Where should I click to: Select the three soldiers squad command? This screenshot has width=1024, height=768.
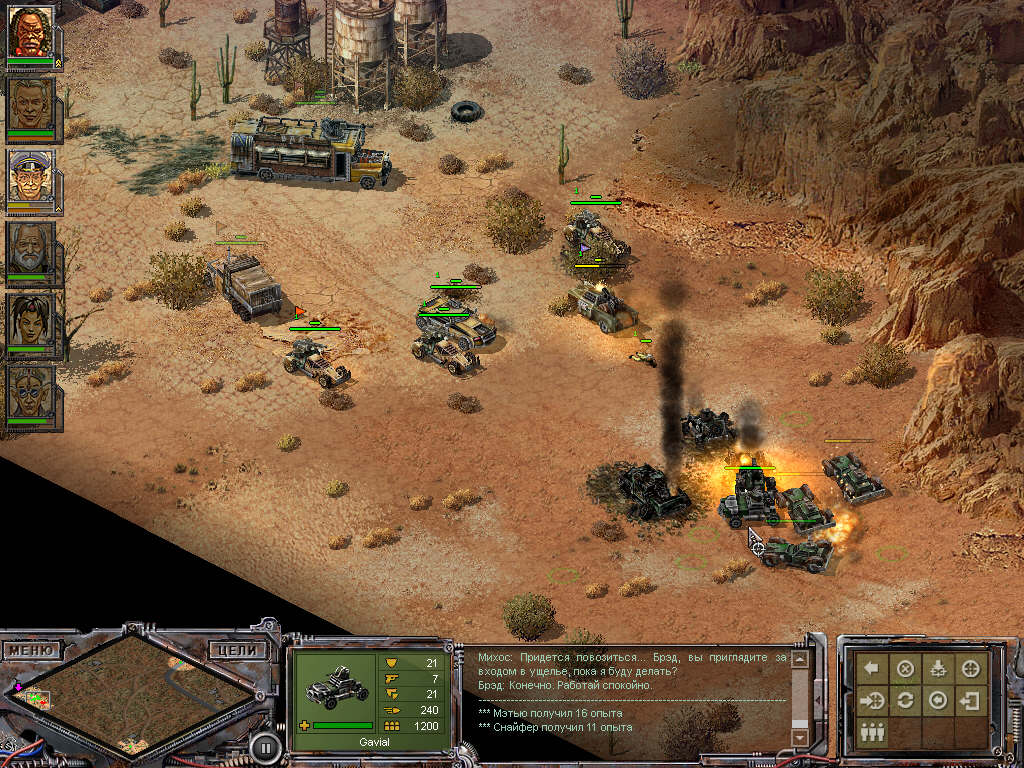point(872,731)
